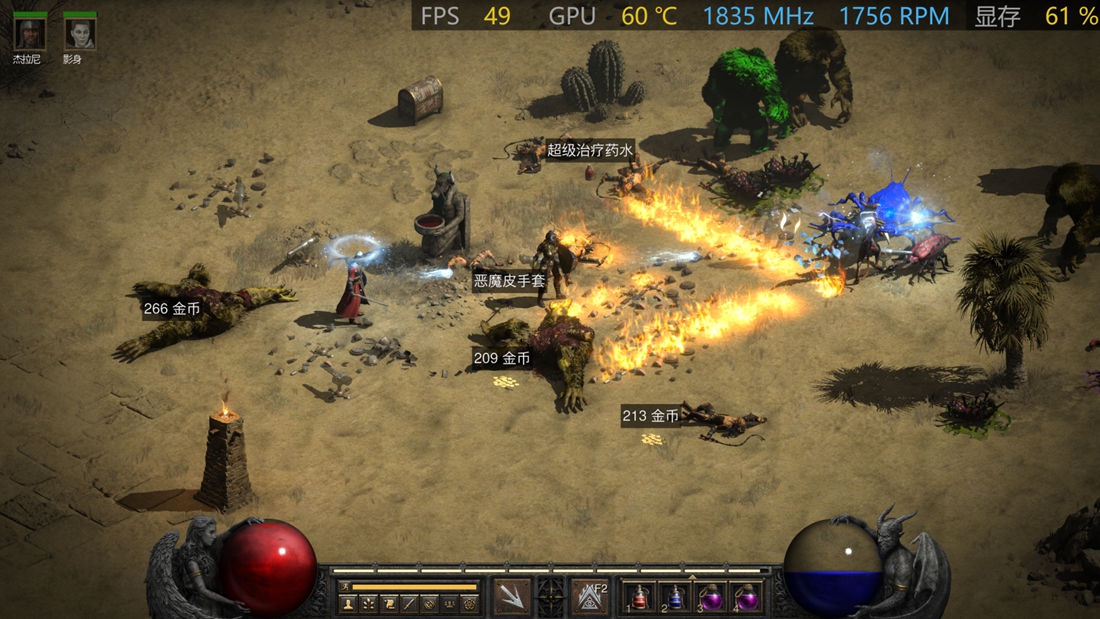Screen dimensions: 1100x619
Task: Use the red healing potion in belt slot 1
Action: pos(639,598)
